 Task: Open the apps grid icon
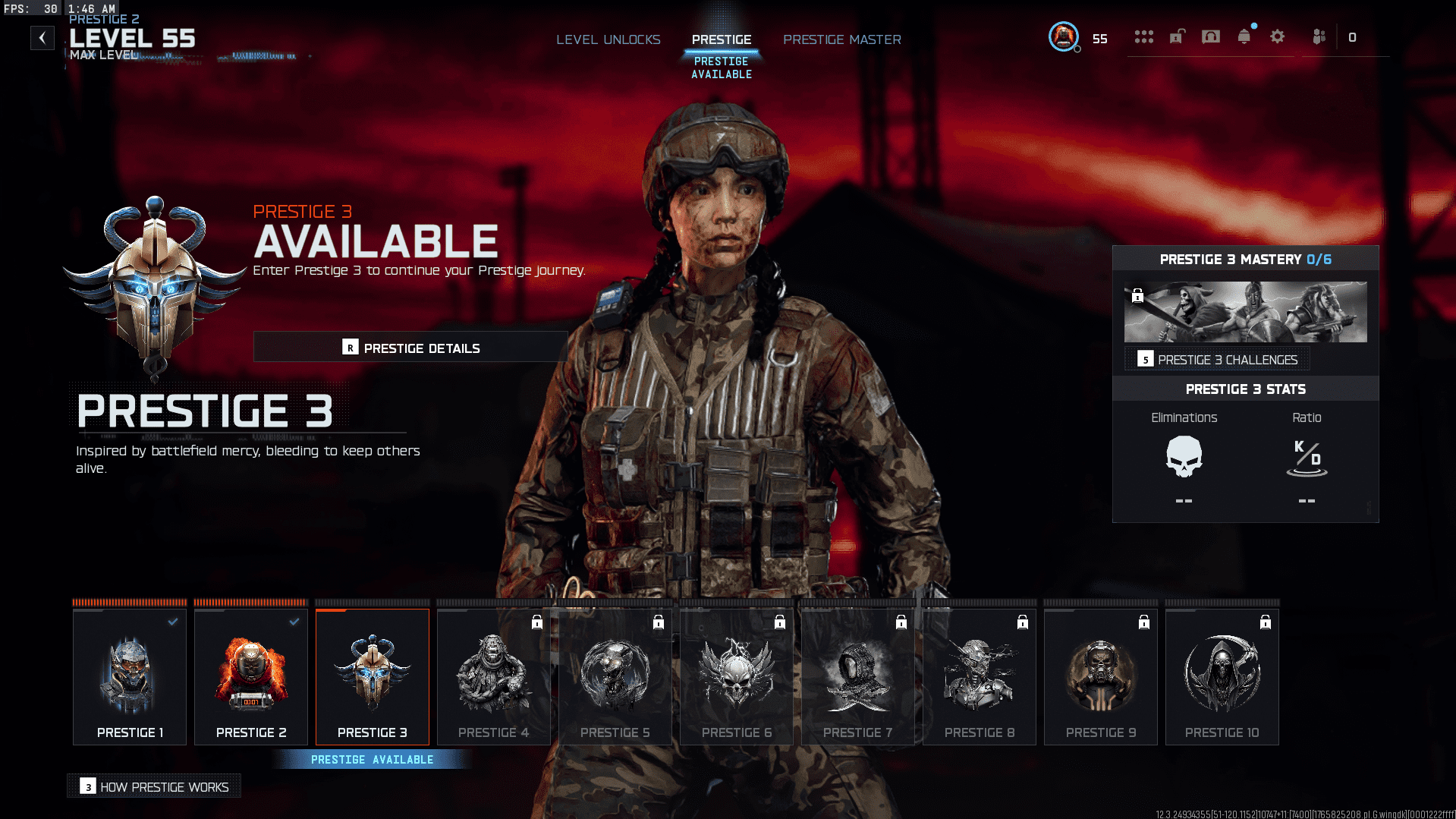click(1143, 36)
